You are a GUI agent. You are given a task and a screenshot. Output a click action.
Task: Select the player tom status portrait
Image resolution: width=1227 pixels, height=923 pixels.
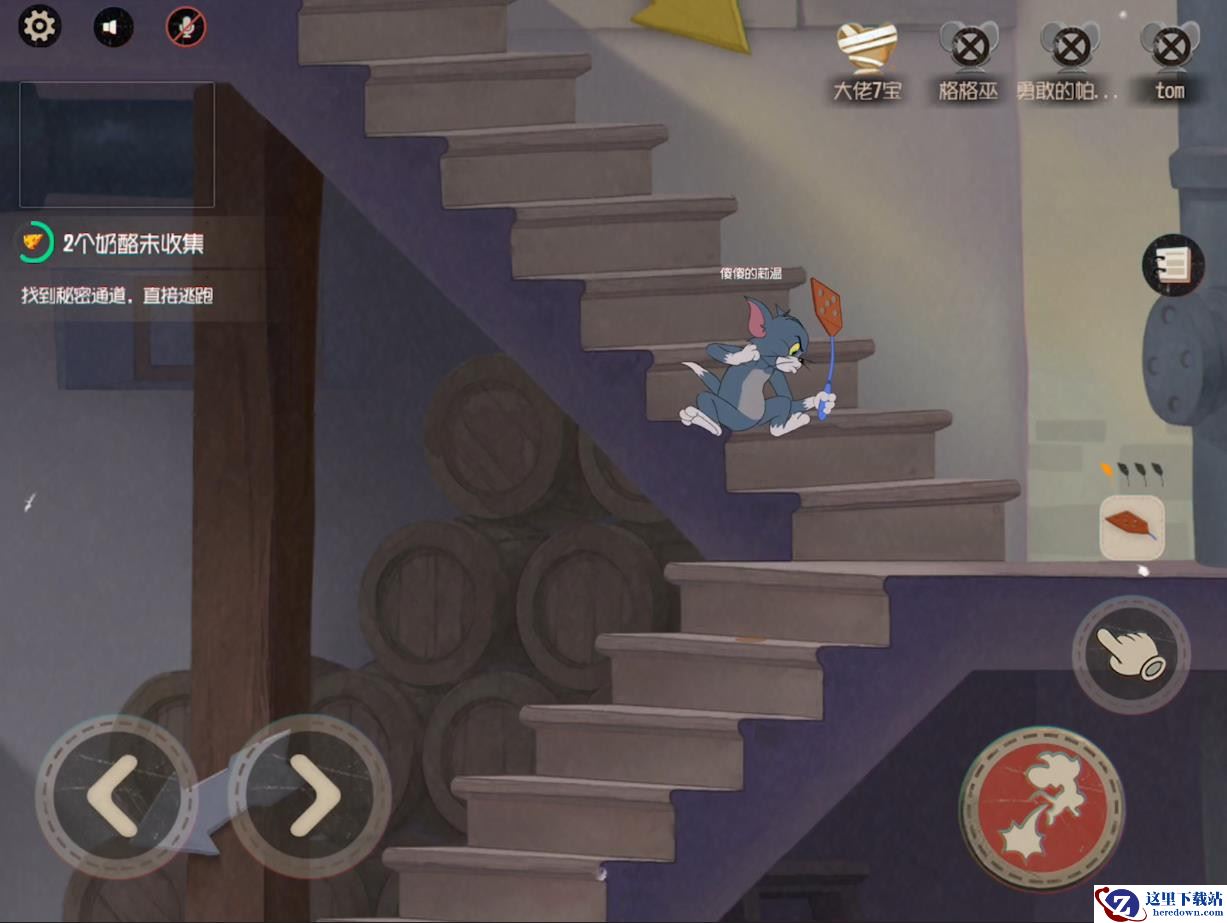(x=1169, y=46)
